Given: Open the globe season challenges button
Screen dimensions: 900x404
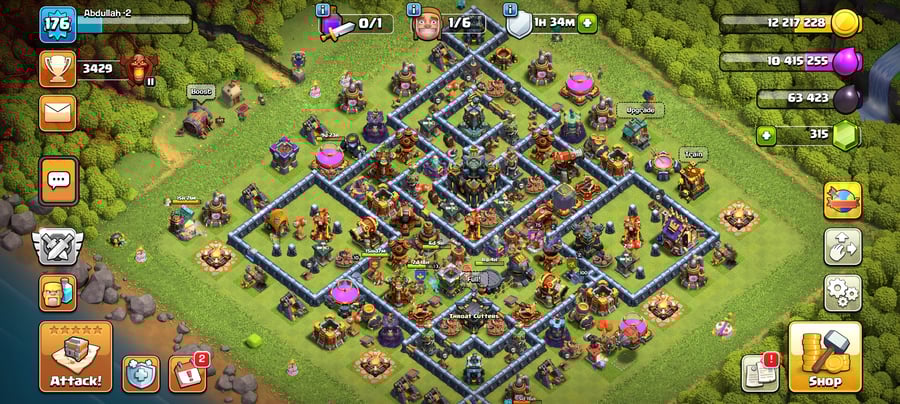Looking at the screenshot, I should pos(842,200).
